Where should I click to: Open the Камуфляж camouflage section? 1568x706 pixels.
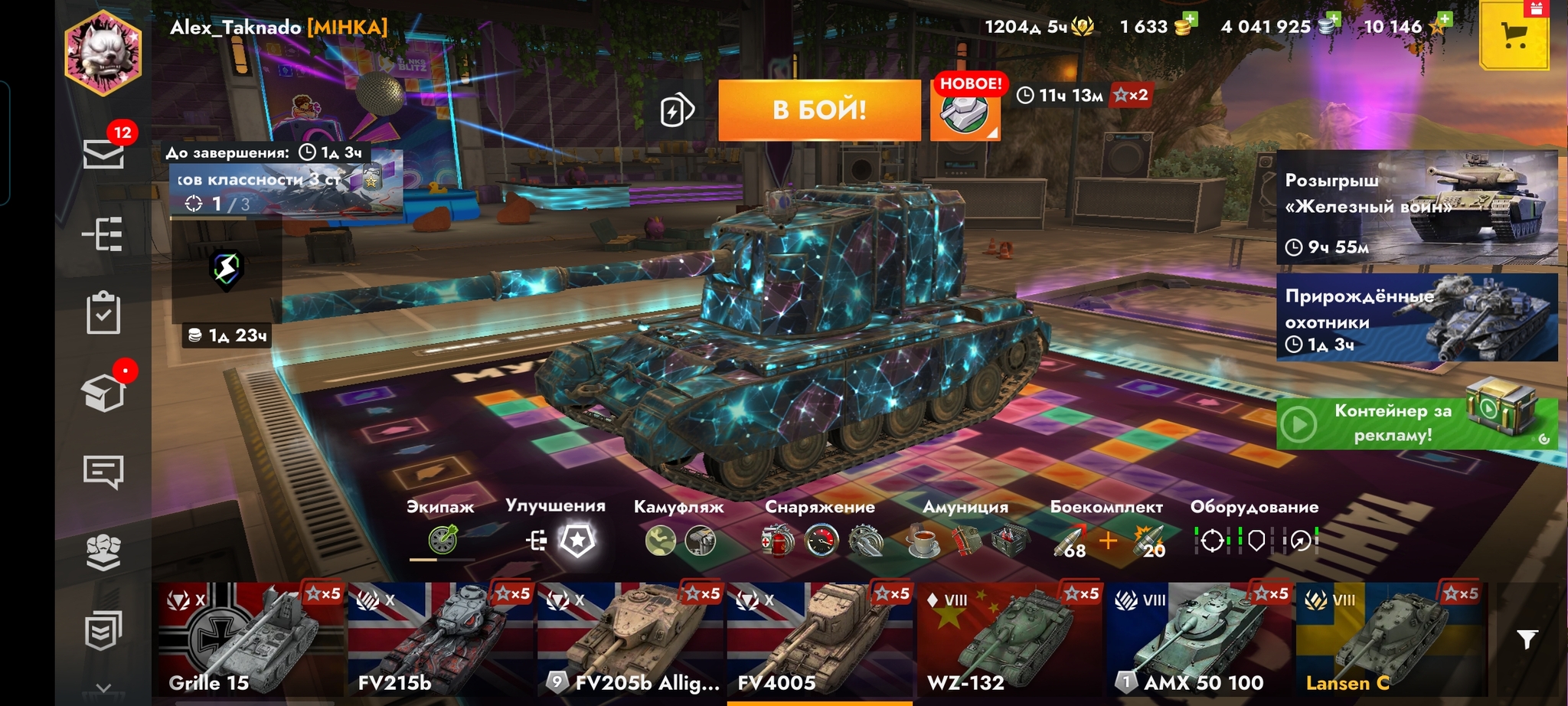pos(679,540)
